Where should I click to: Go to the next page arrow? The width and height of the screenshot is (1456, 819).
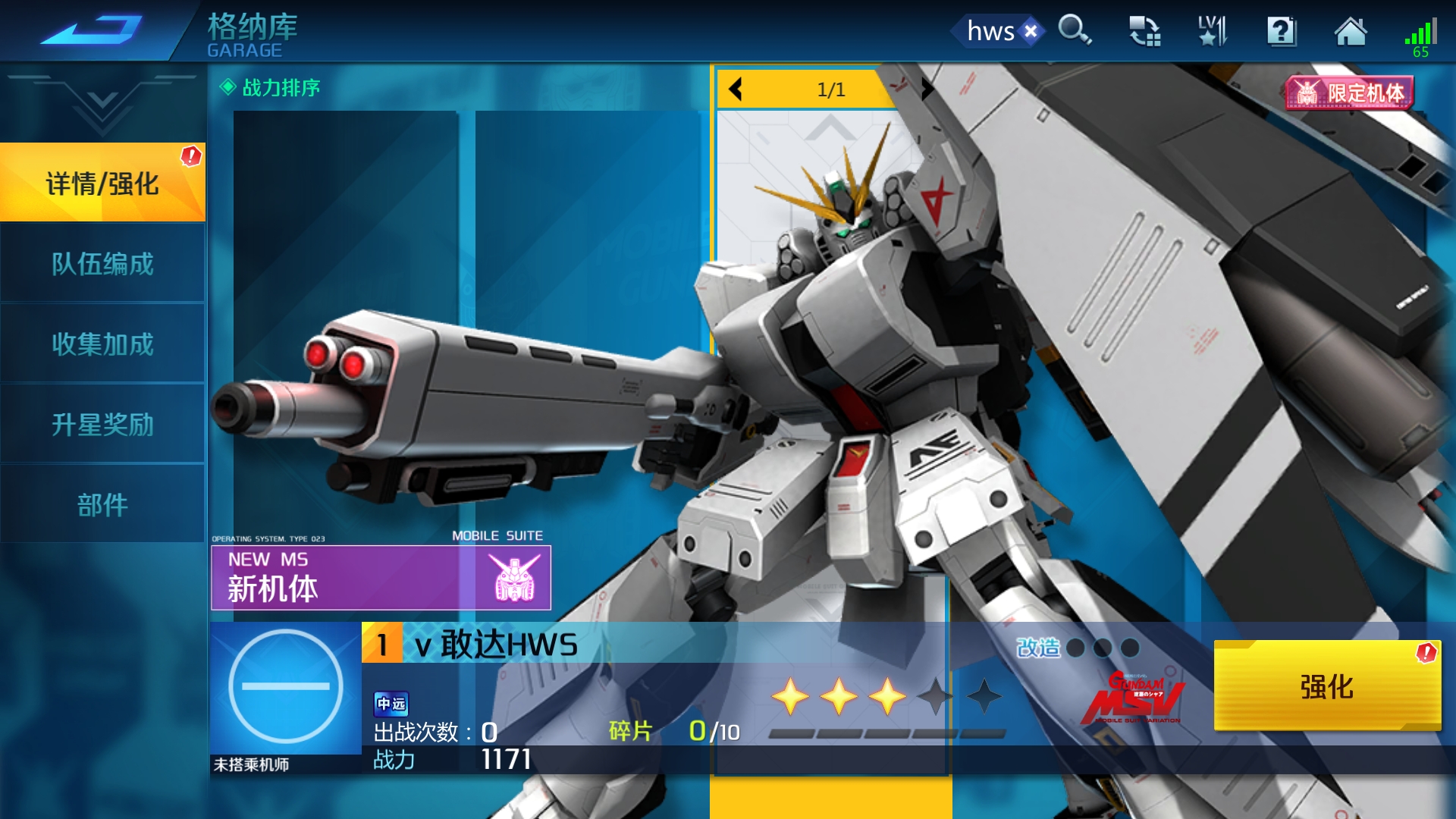tap(927, 89)
